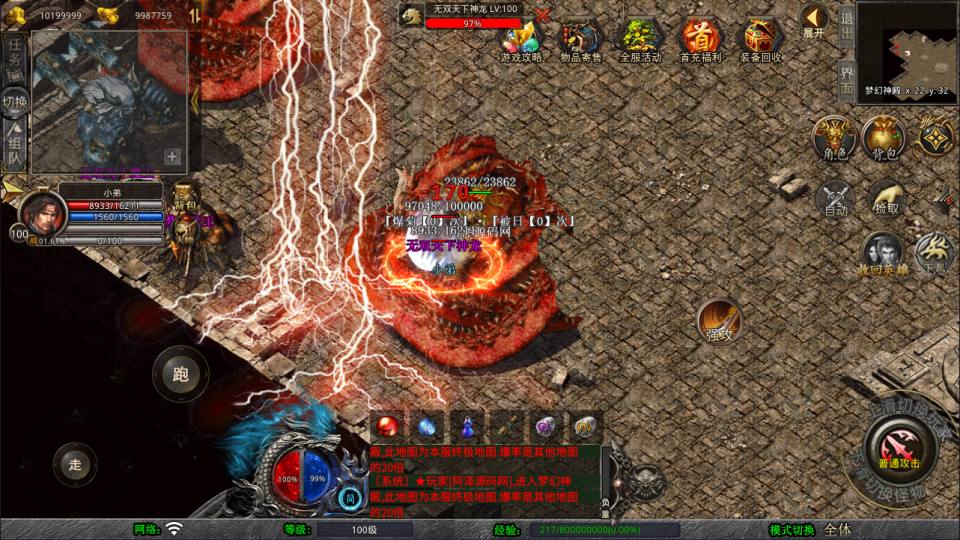960x540 pixels.
Task: Click the 展开 expand arrow button
Action: click(x=814, y=20)
